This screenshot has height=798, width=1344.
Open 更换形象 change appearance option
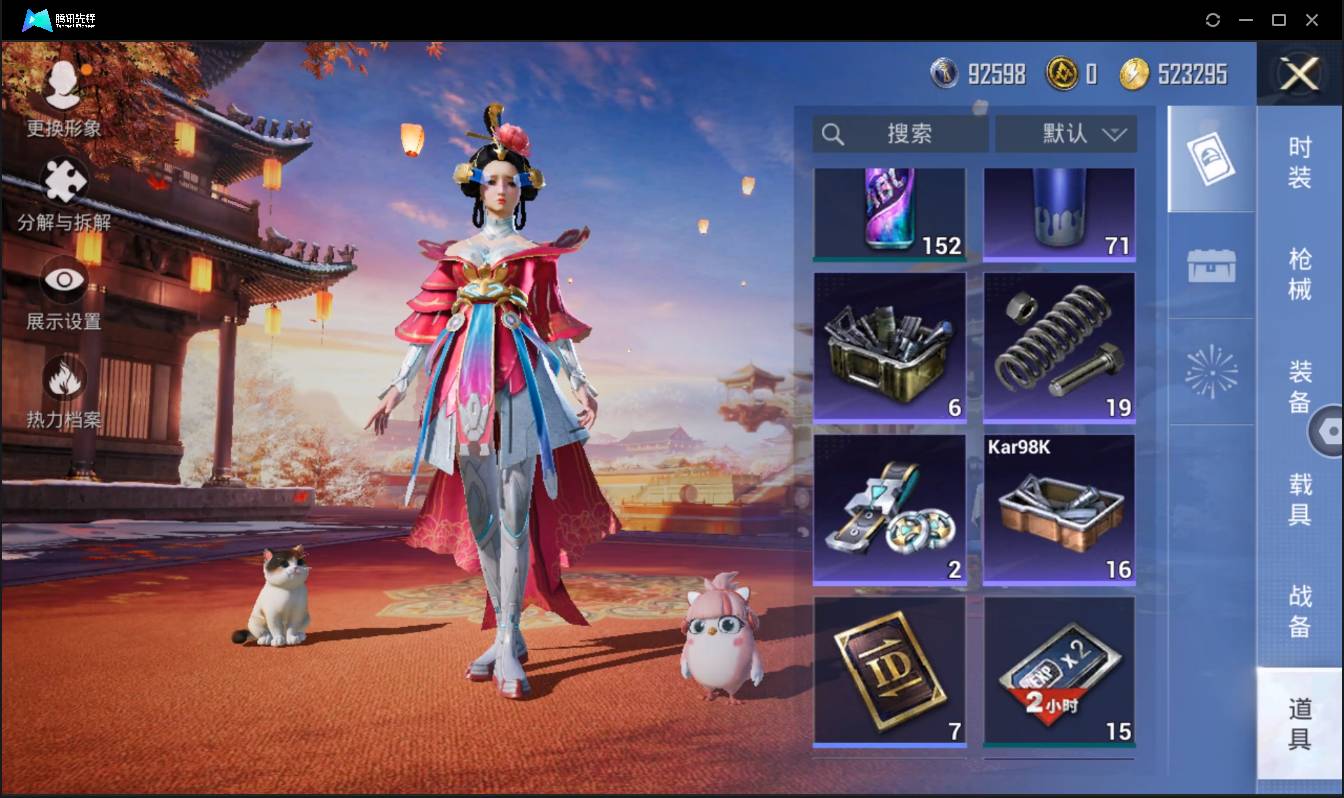tap(64, 98)
